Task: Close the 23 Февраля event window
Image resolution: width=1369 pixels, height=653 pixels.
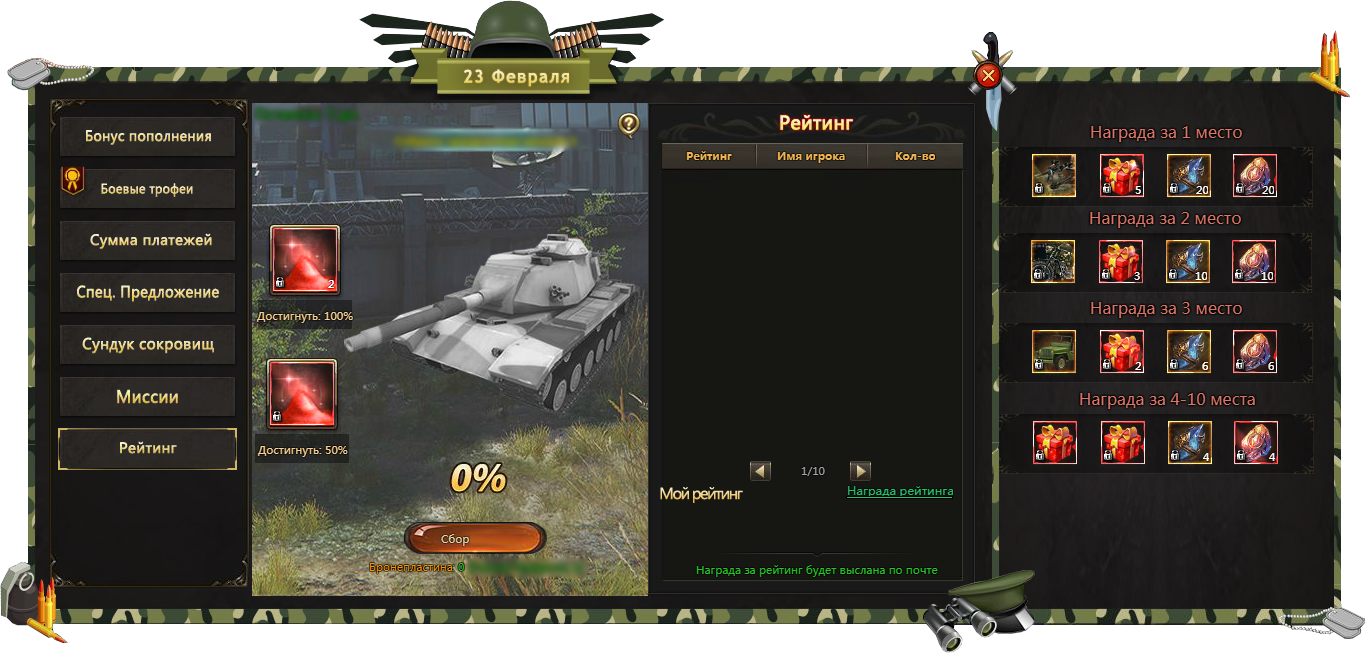Action: pos(988,76)
